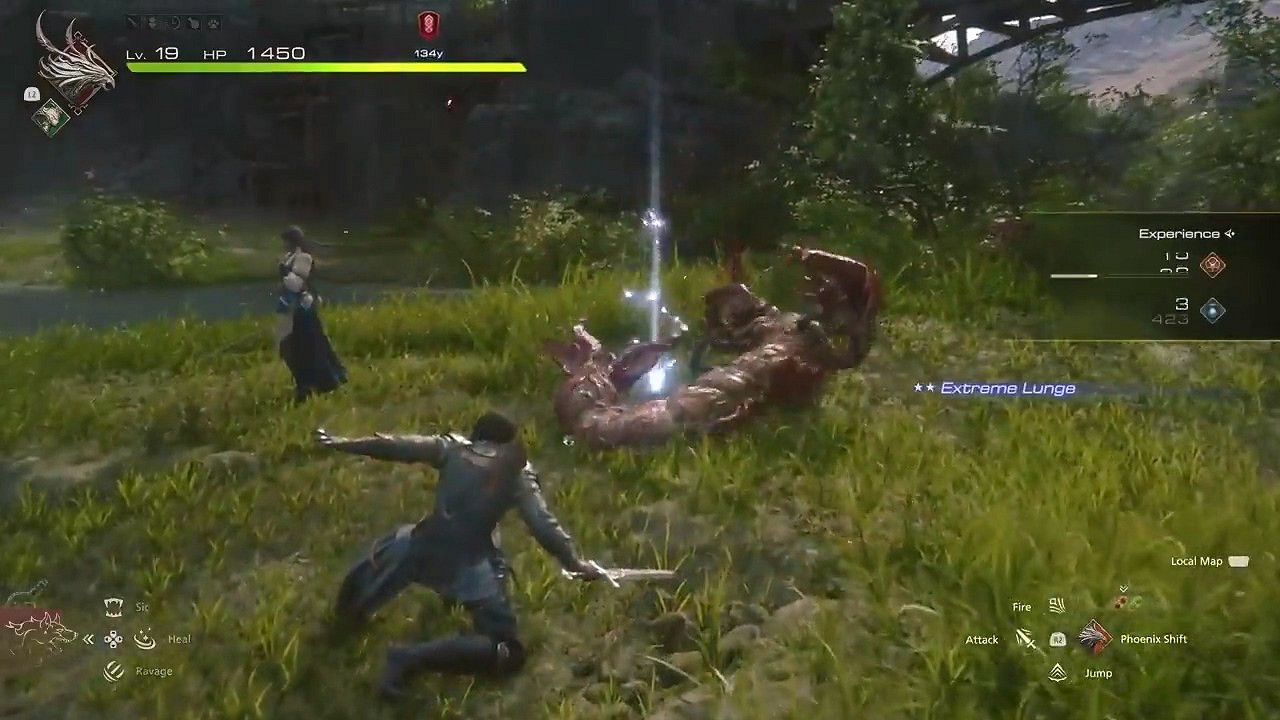Select the Sic command icon
This screenshot has width=1280, height=720.
[114, 607]
